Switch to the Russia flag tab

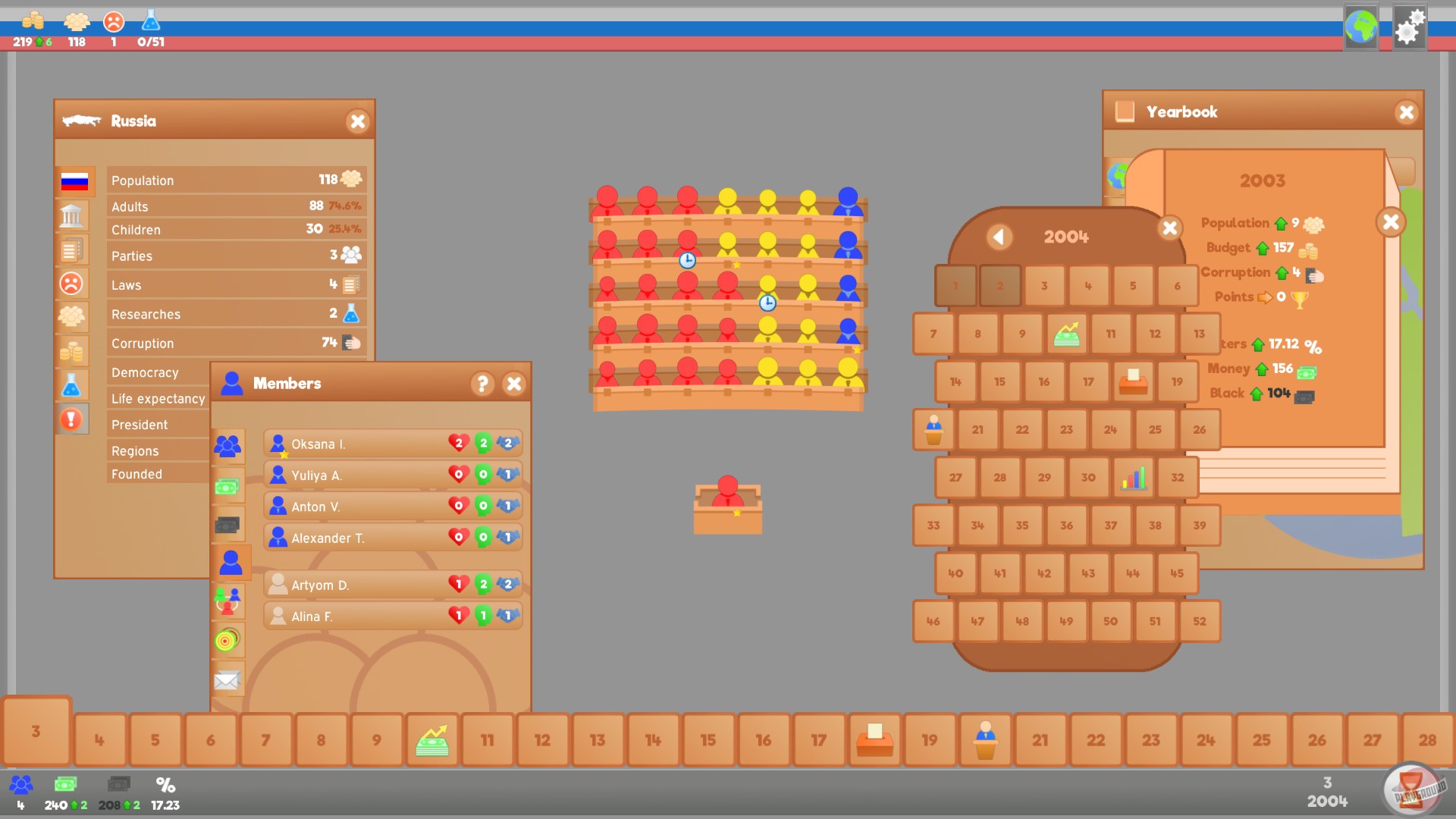click(x=73, y=182)
